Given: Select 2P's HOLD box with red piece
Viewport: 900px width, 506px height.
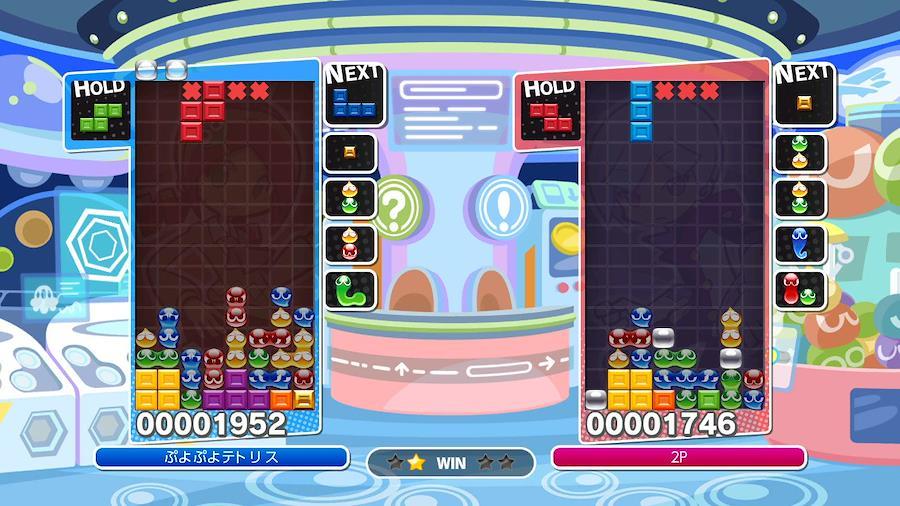Looking at the screenshot, I should coord(550,110).
